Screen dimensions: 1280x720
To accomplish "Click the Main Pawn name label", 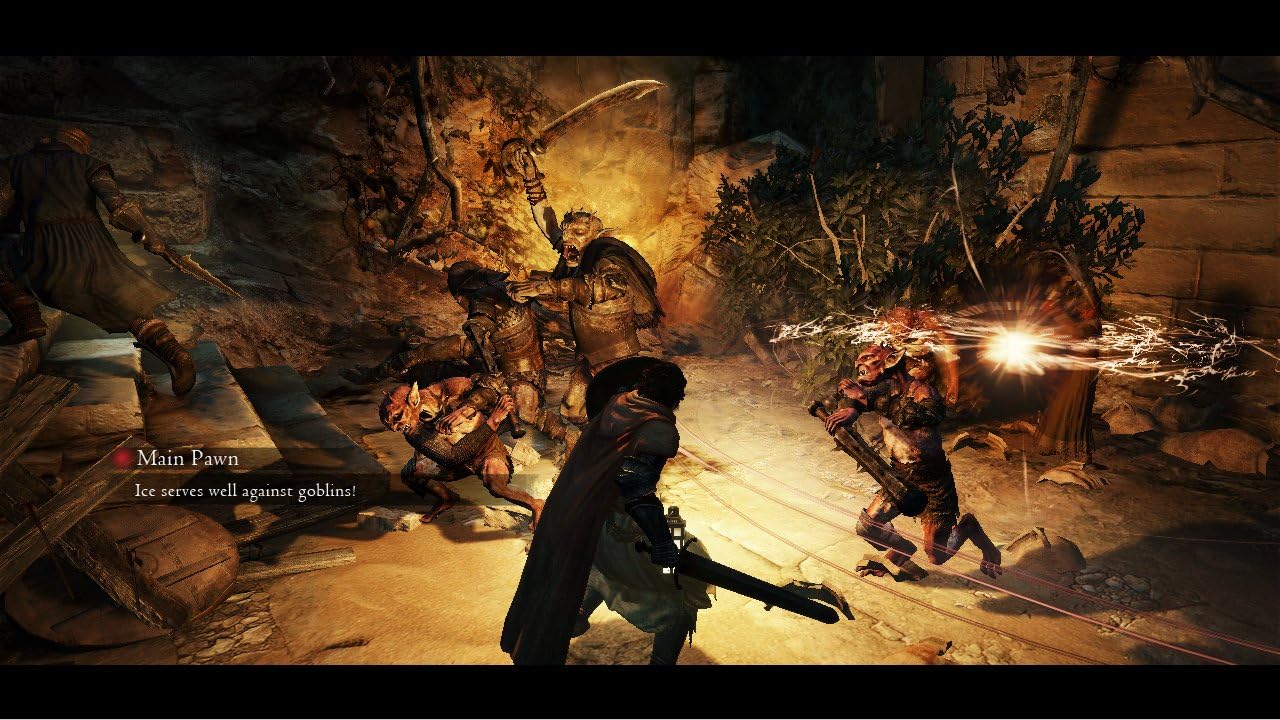I will click(x=188, y=458).
